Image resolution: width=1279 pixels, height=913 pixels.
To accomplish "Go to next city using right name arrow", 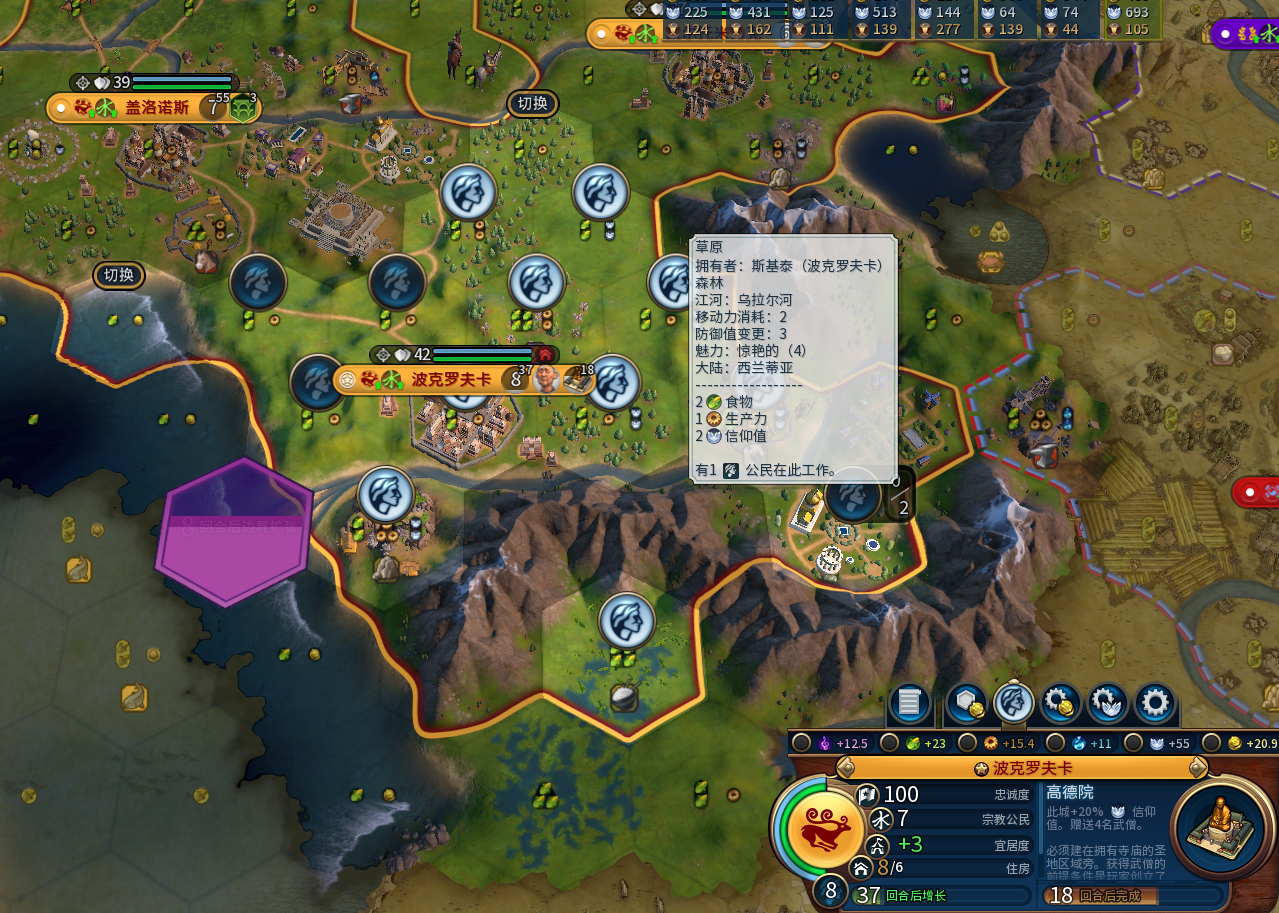I will 1198,768.
